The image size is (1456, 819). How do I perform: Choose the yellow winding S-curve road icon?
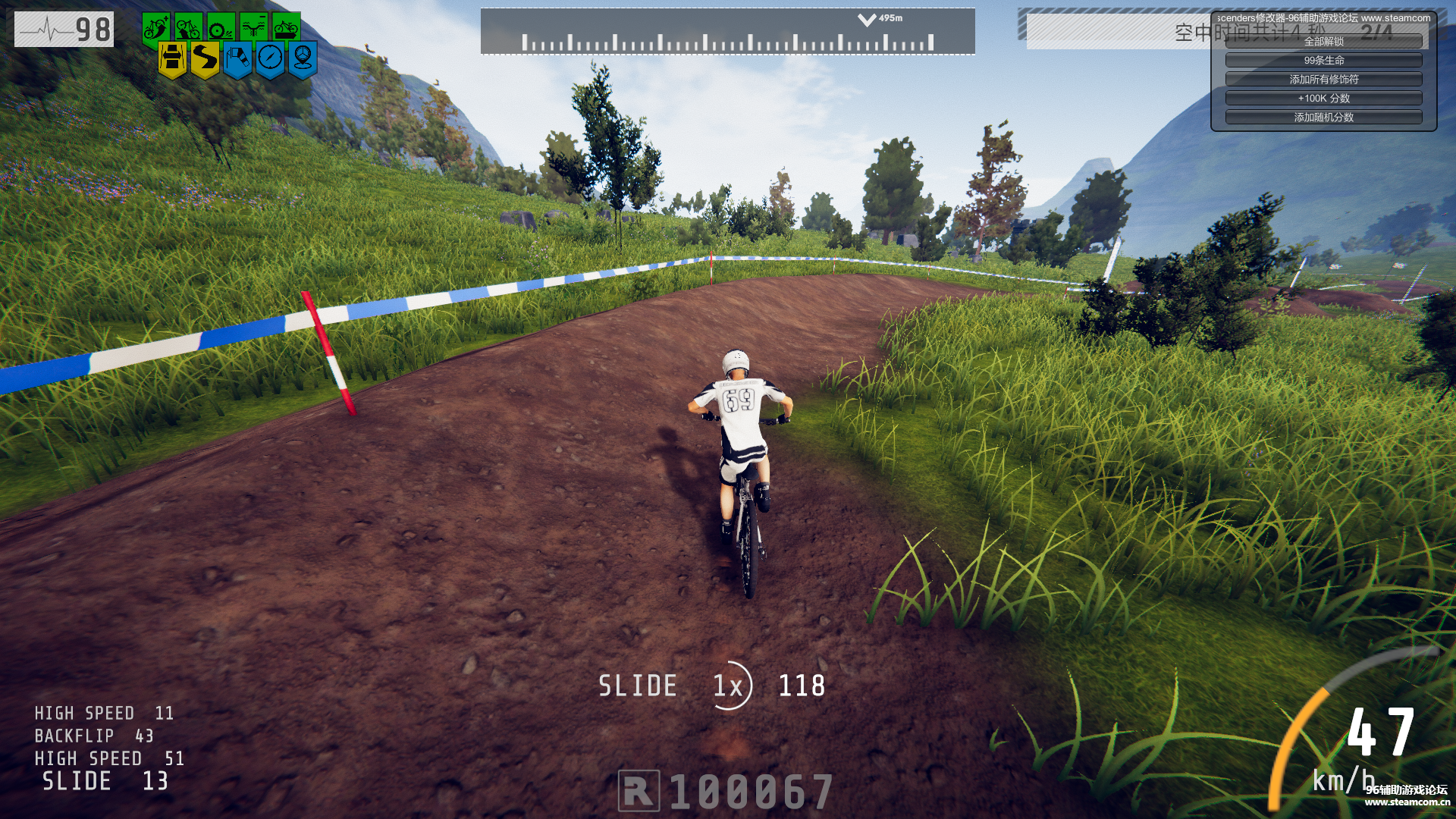coord(205,58)
